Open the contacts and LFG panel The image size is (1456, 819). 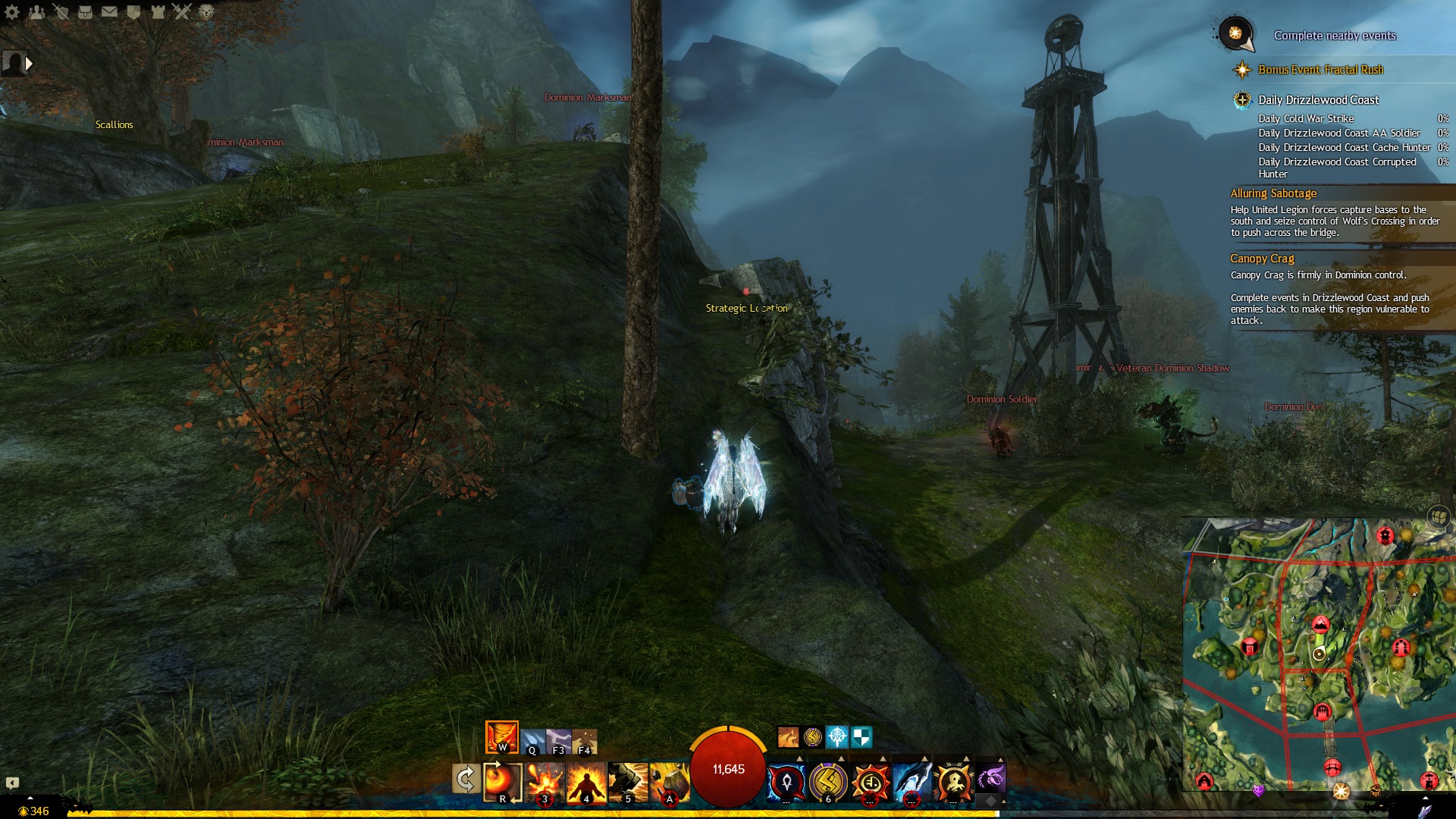click(36, 11)
